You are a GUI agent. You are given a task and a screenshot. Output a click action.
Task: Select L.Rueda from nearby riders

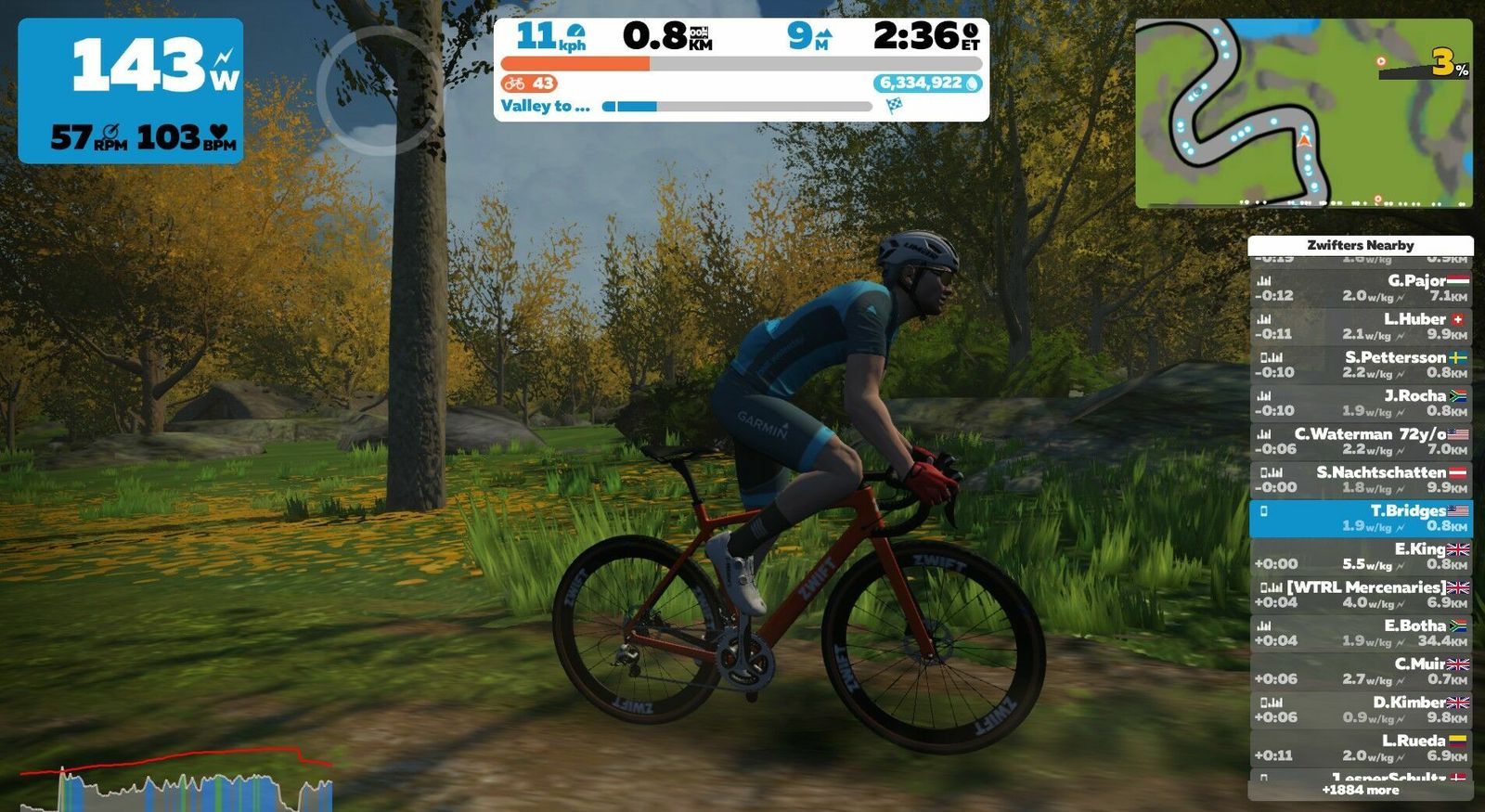(x=1360, y=748)
